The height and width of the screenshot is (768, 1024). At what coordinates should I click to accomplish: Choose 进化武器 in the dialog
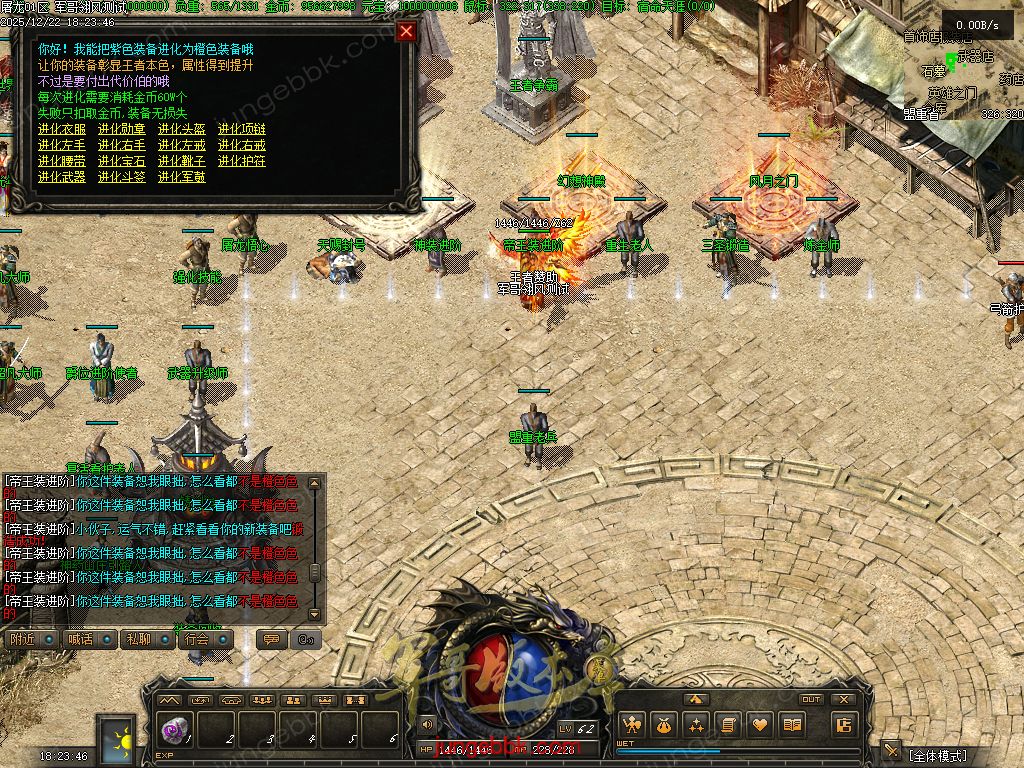[x=62, y=177]
